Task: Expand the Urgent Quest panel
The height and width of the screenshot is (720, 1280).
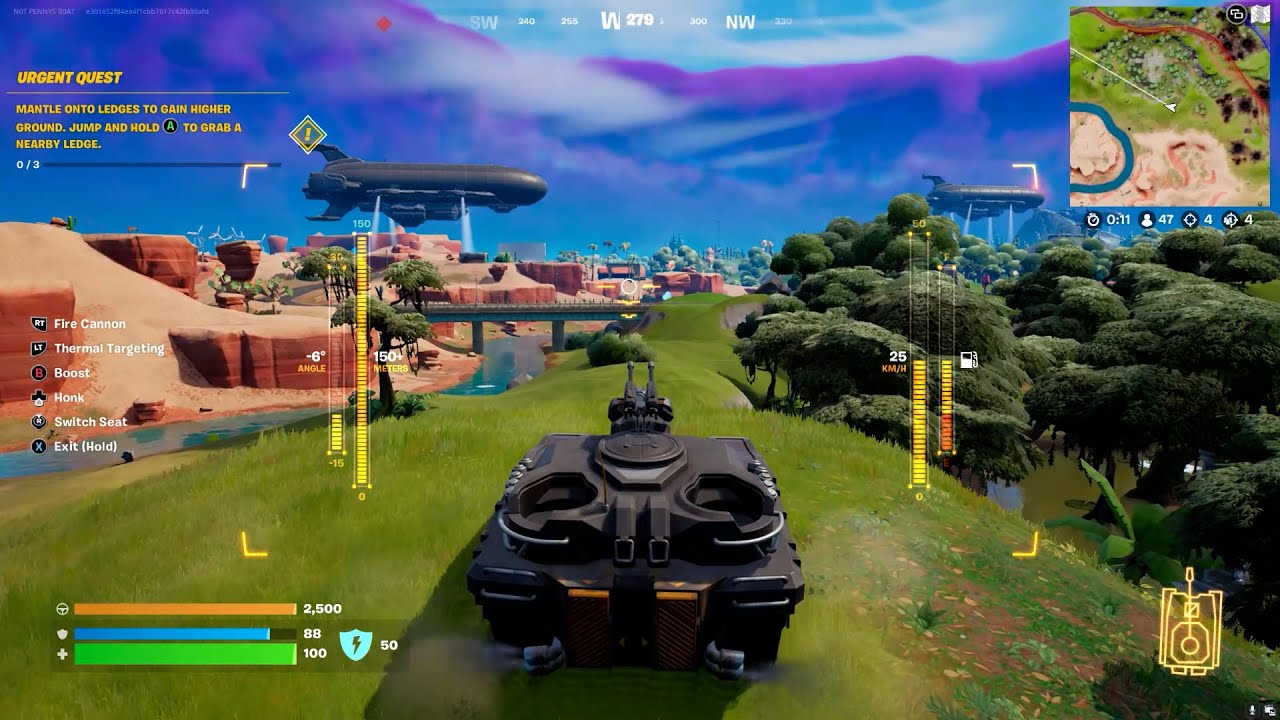Action: 70,77
